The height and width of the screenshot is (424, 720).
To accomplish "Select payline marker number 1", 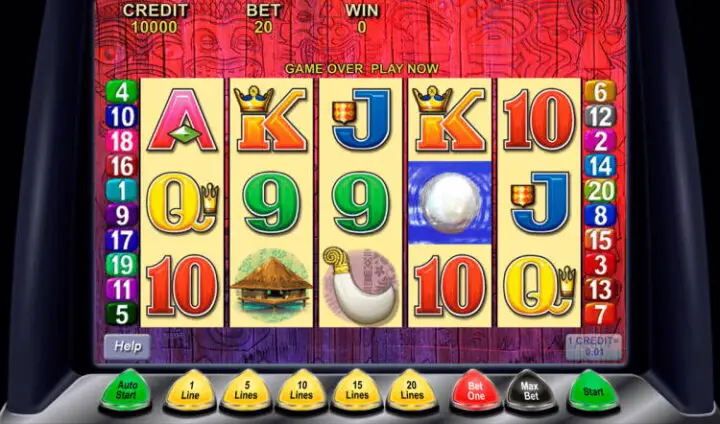I will tap(122, 190).
